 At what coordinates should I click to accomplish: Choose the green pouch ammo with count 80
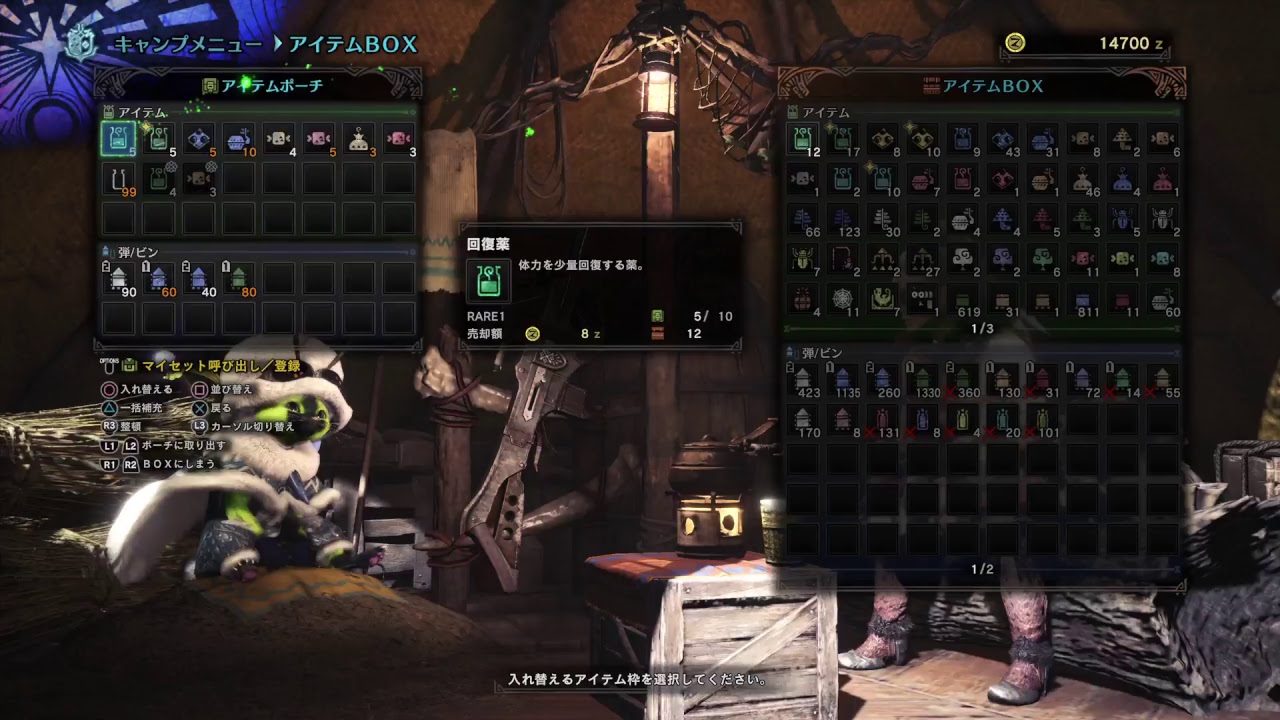238,278
